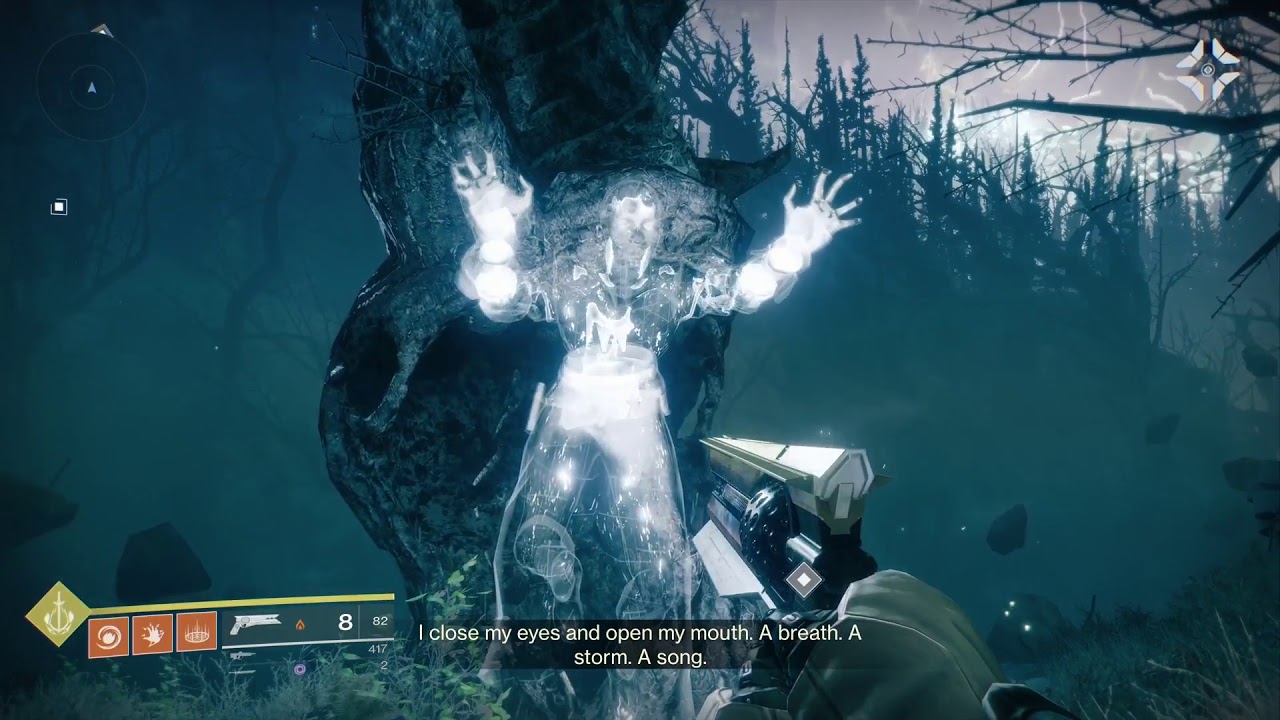Click the circular radar minimap
This screenshot has height=720, width=1280.
pos(92,88)
